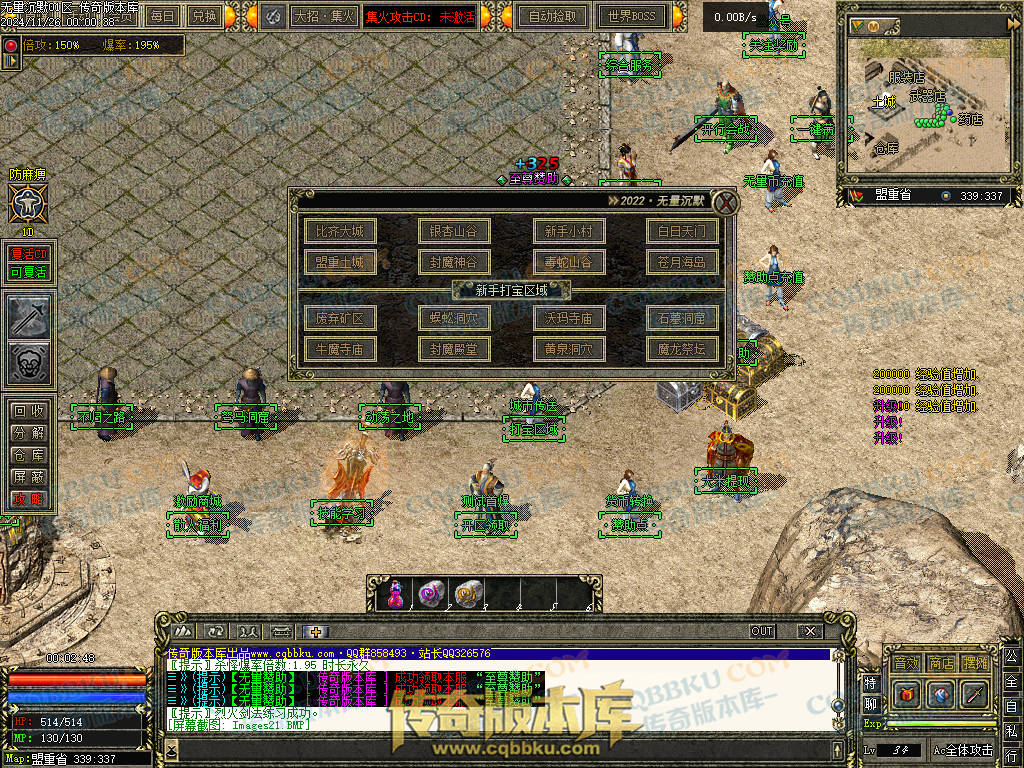Select 沃玛寺庙 dungeon button
1024x768 pixels.
(x=568, y=319)
